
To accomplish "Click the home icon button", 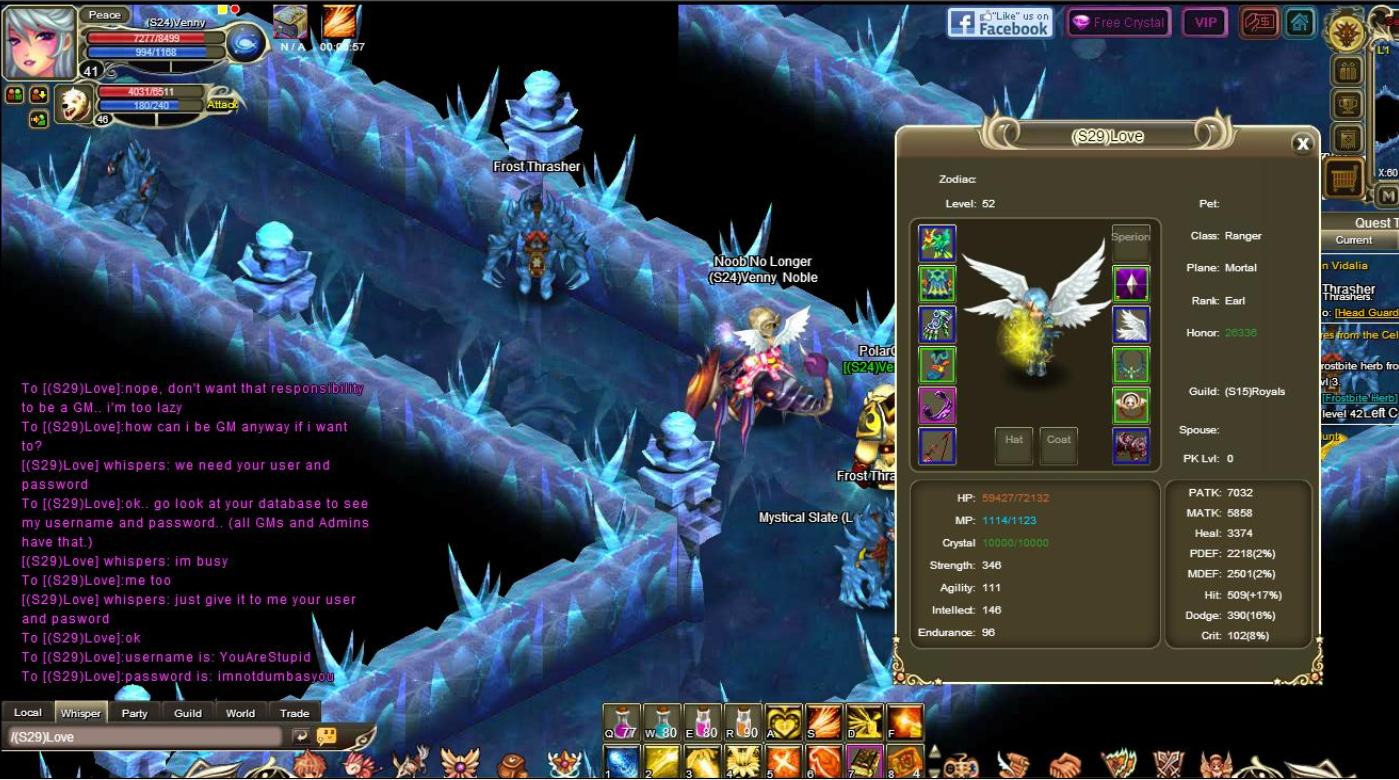I will click(1300, 22).
